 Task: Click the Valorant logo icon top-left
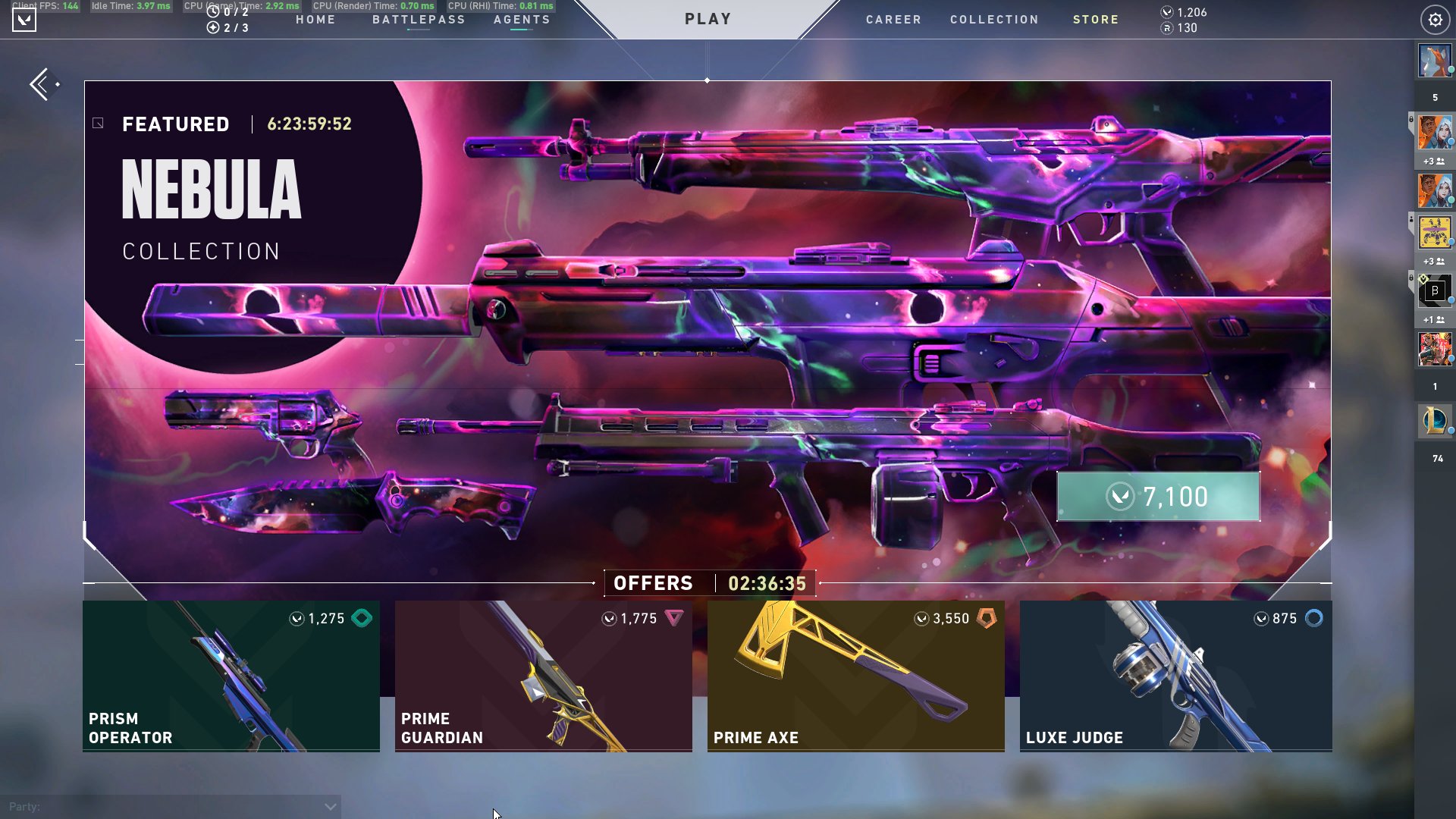coord(25,19)
